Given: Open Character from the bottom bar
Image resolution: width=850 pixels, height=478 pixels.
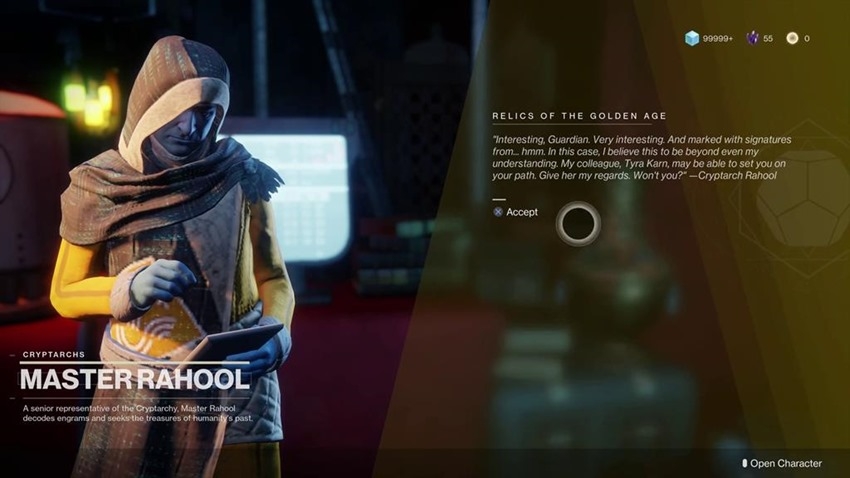Looking at the screenshot, I should point(783,463).
